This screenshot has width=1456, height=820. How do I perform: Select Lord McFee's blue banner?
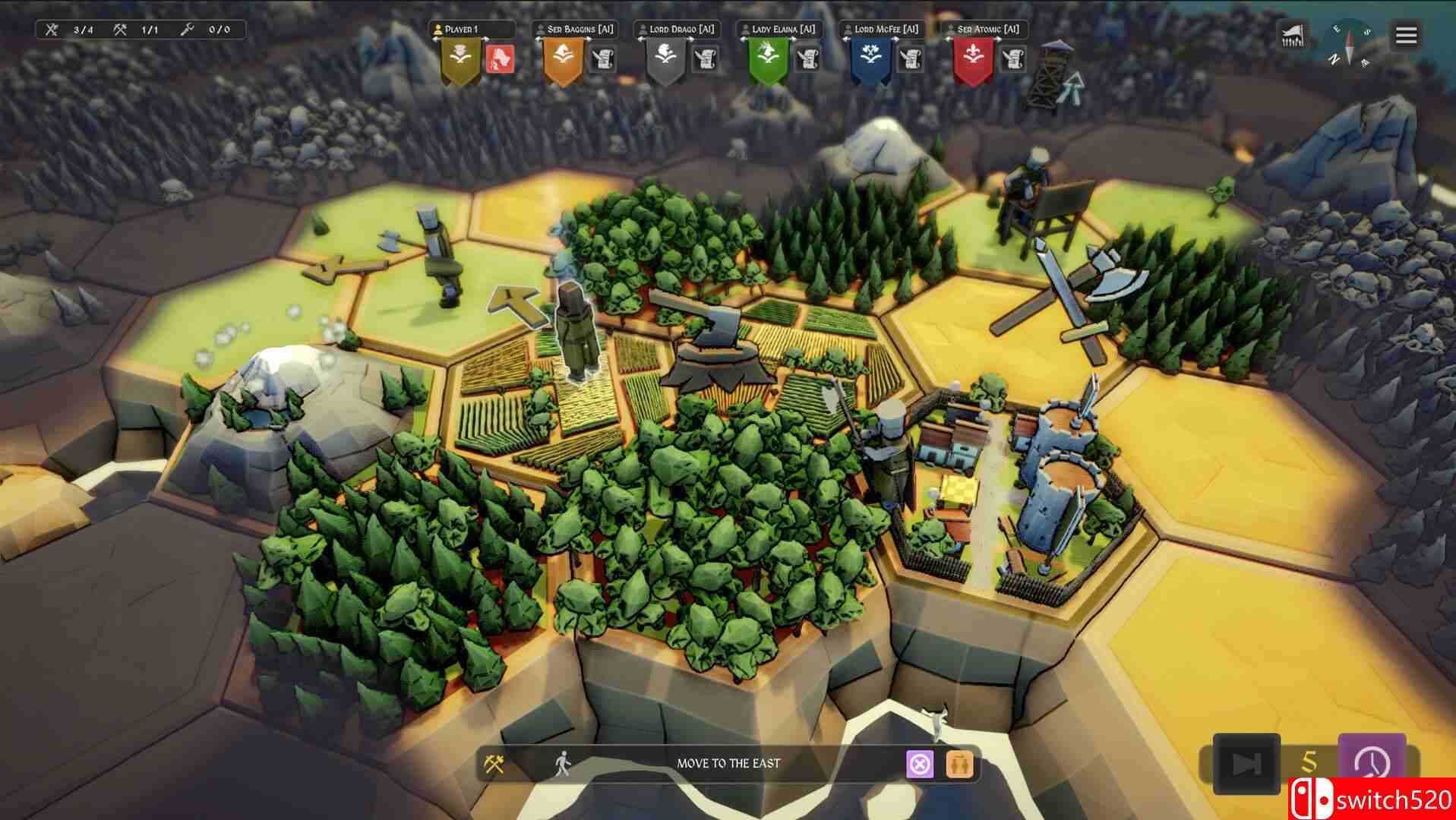870,59
